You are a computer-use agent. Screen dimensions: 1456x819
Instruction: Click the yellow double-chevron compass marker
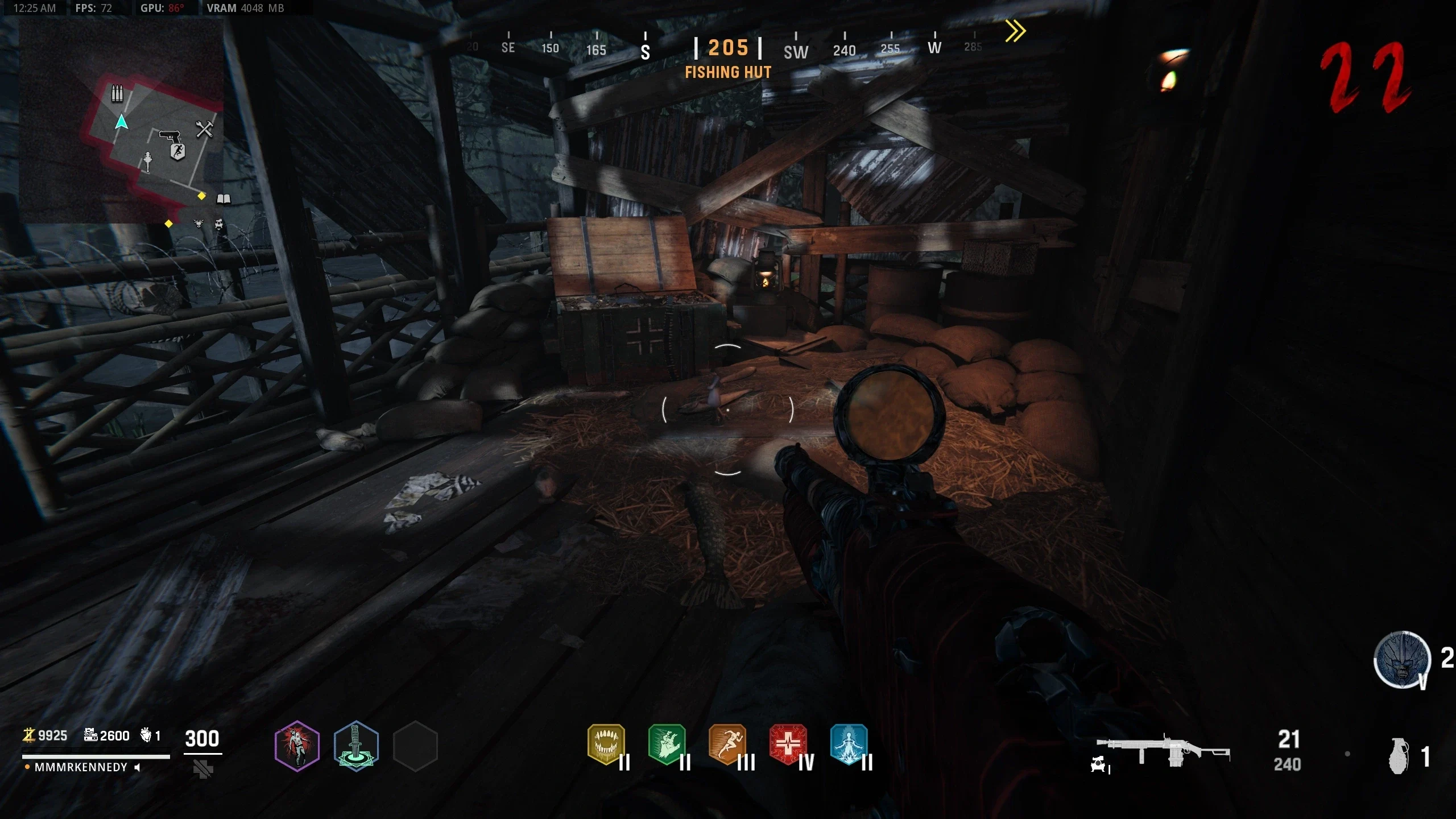tap(1015, 31)
